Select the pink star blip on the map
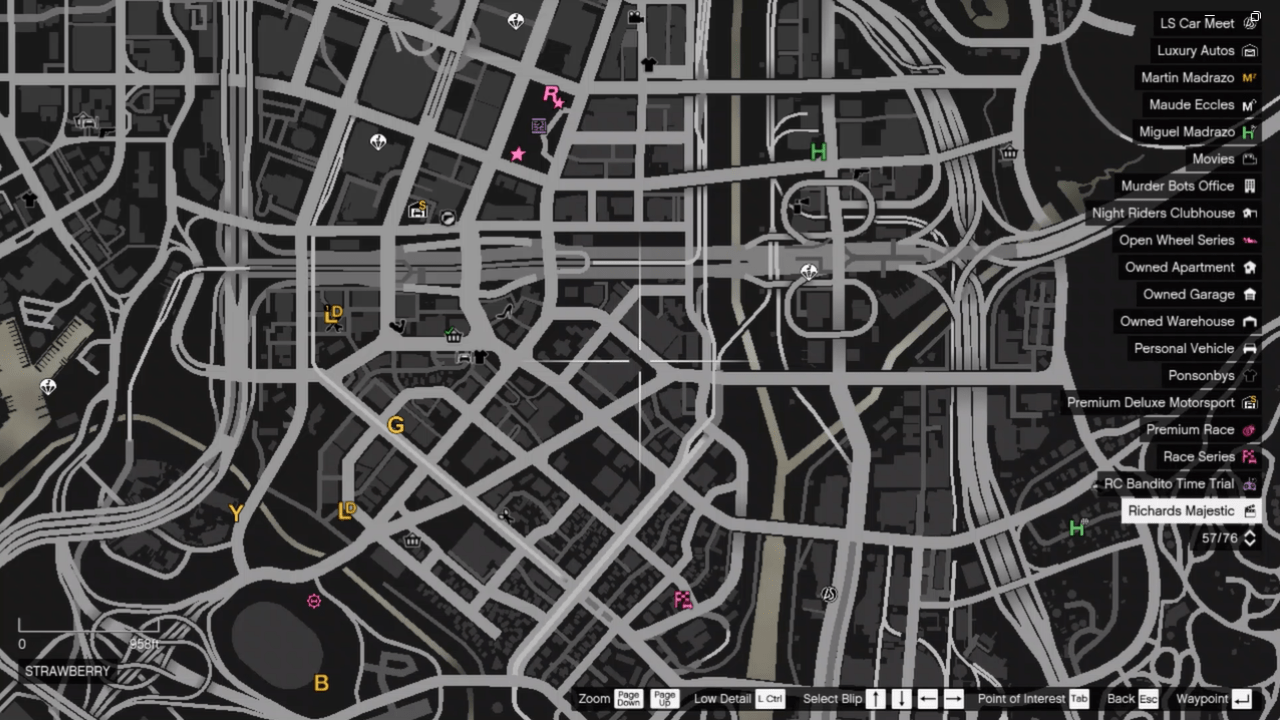 pyautogui.click(x=517, y=153)
